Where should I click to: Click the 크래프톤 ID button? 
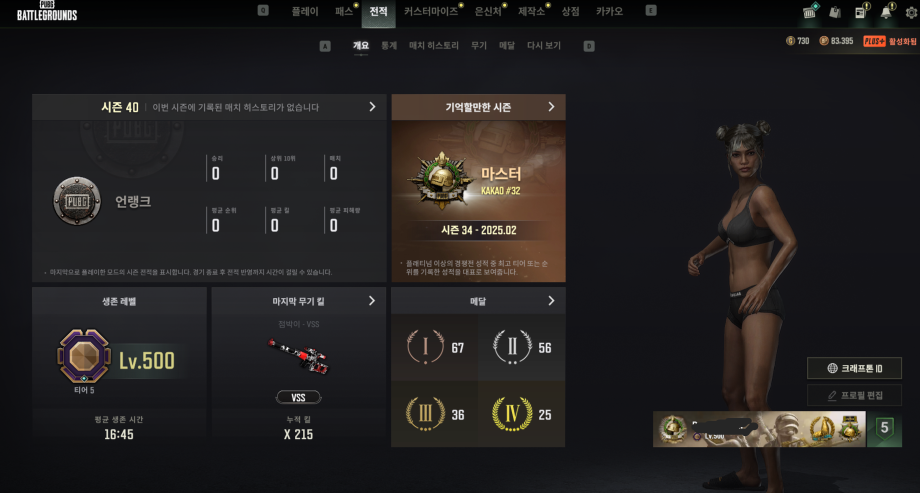tap(854, 368)
